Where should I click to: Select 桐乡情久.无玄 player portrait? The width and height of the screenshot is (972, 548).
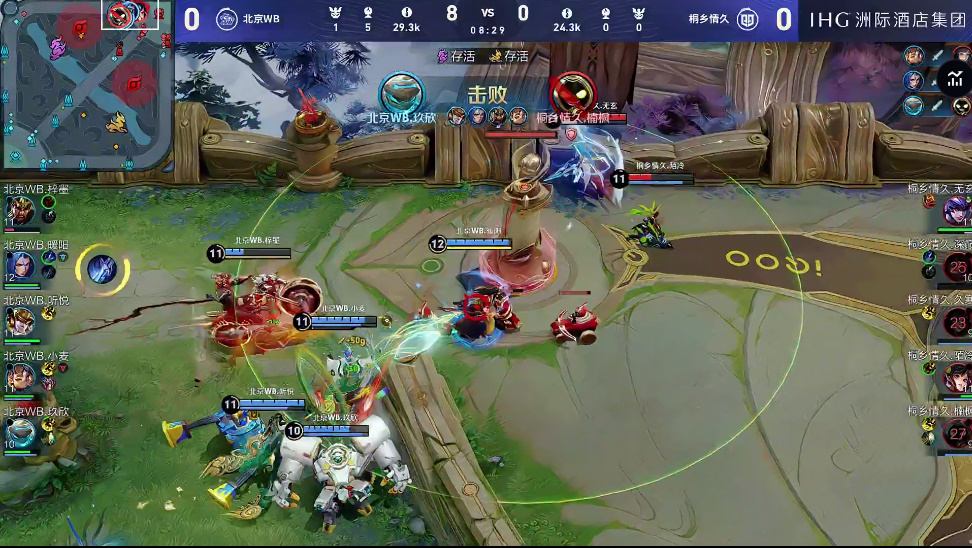click(957, 210)
